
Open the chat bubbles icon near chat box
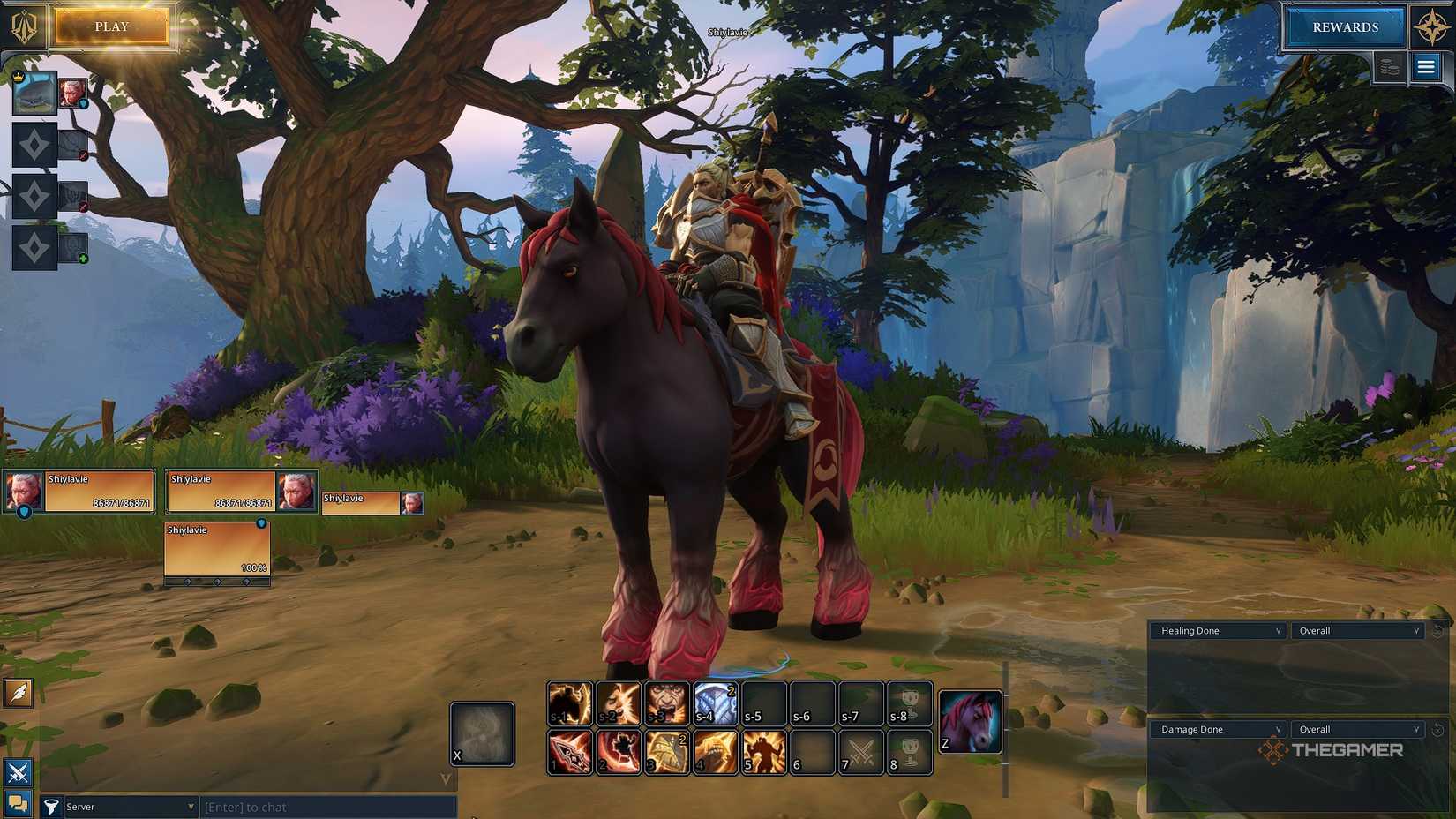[x=16, y=806]
